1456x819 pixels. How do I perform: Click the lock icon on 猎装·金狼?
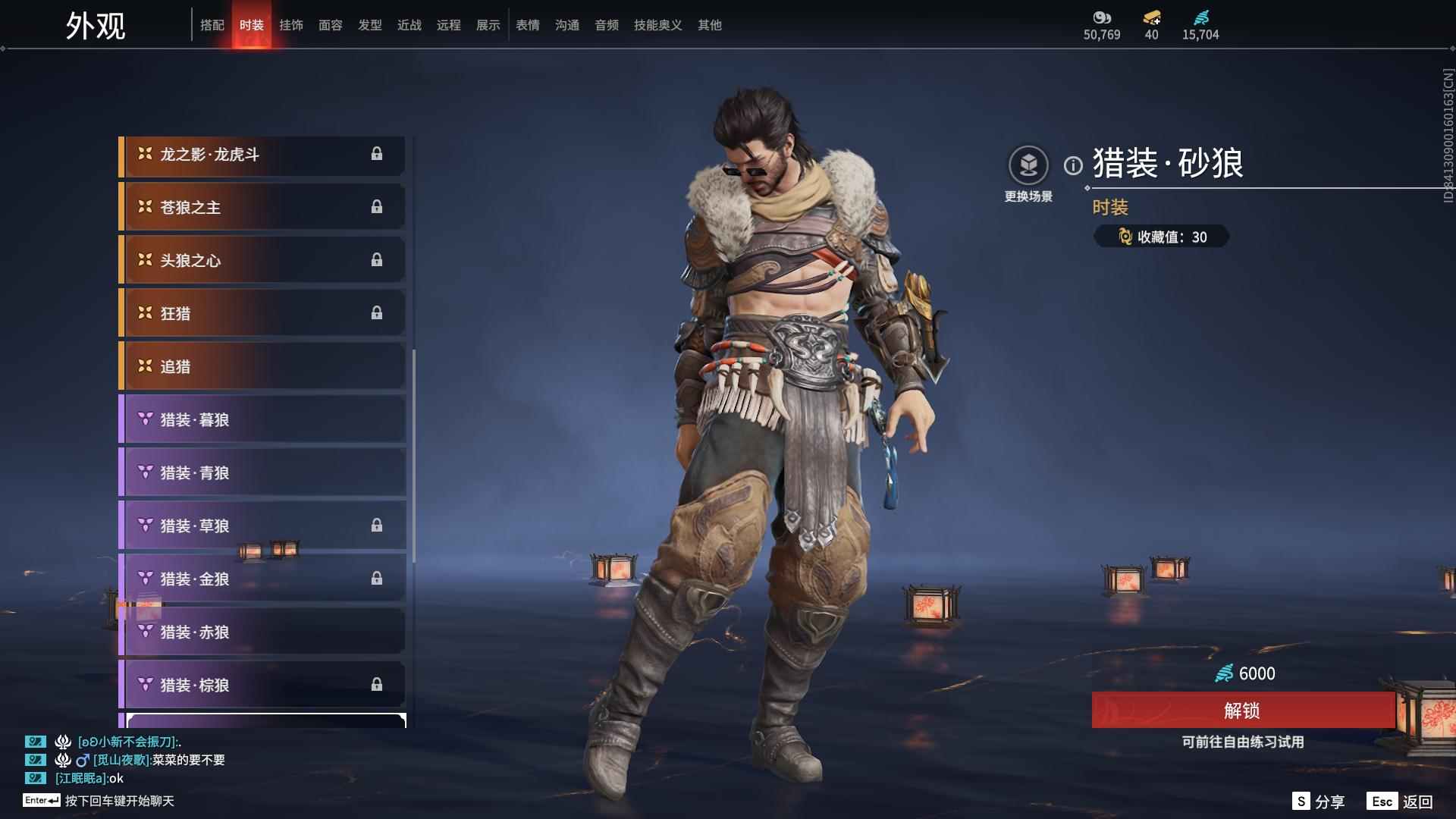click(378, 579)
